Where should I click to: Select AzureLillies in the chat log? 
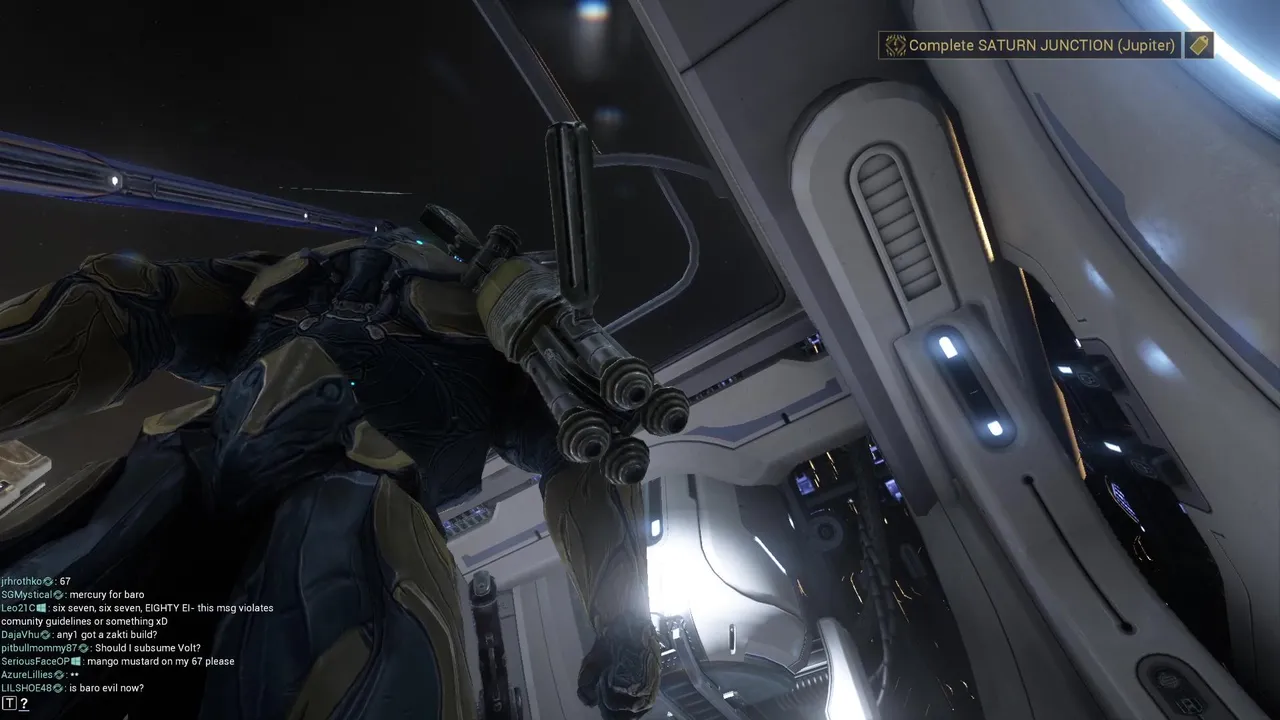pos(27,675)
